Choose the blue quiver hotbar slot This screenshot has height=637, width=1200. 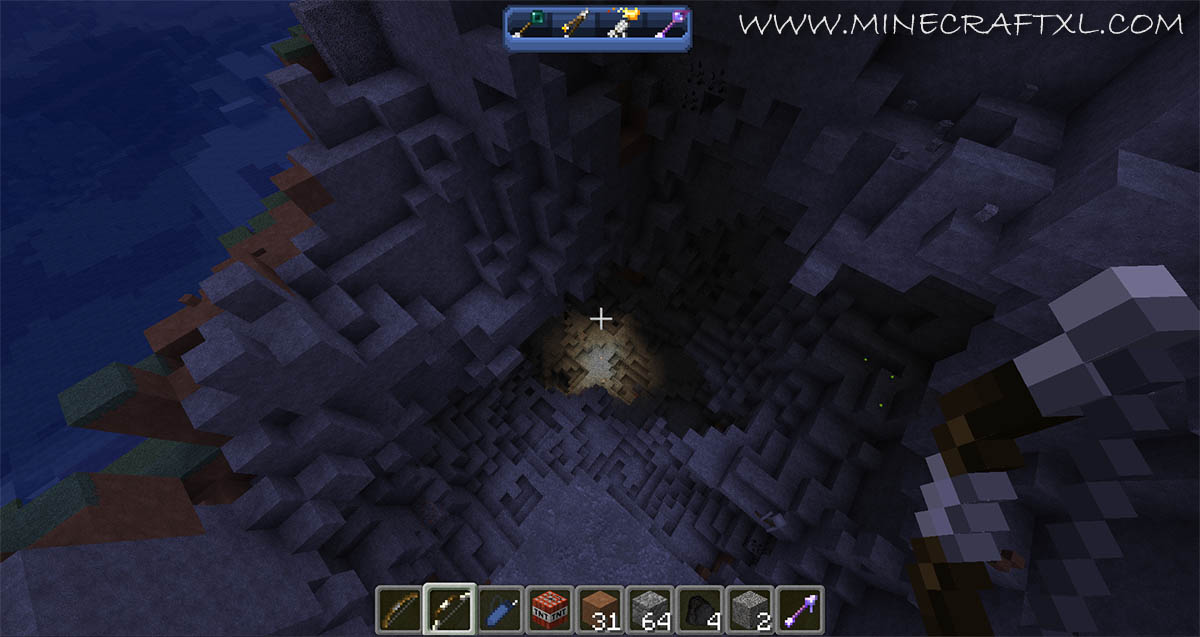click(x=499, y=608)
